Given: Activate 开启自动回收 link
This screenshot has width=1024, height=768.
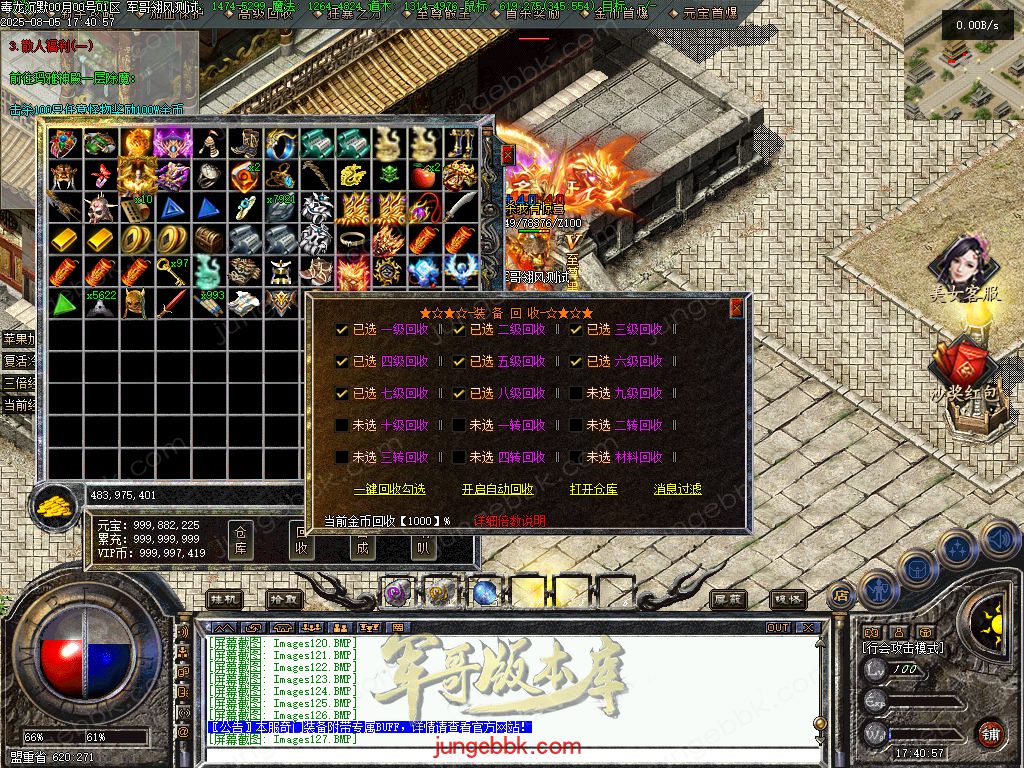Looking at the screenshot, I should point(497,489).
